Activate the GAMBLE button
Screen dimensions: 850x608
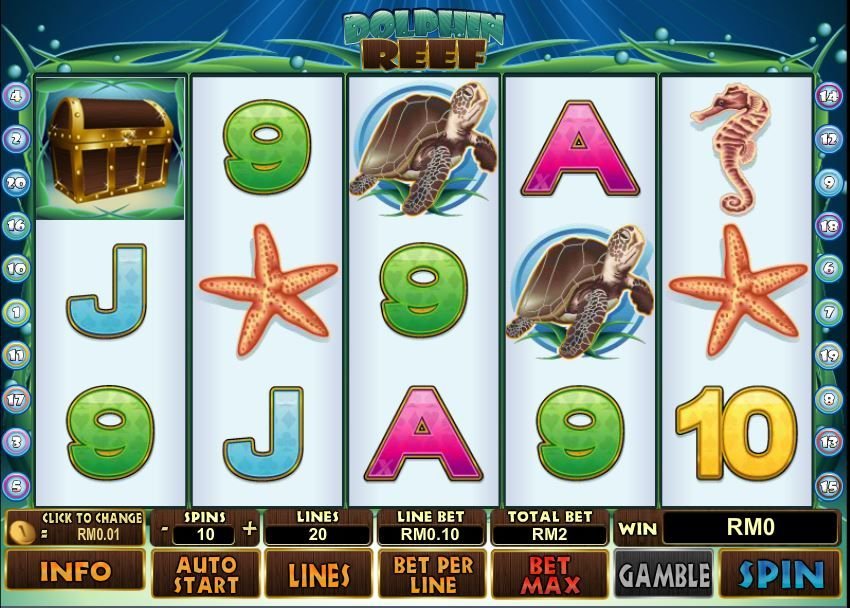[663, 574]
